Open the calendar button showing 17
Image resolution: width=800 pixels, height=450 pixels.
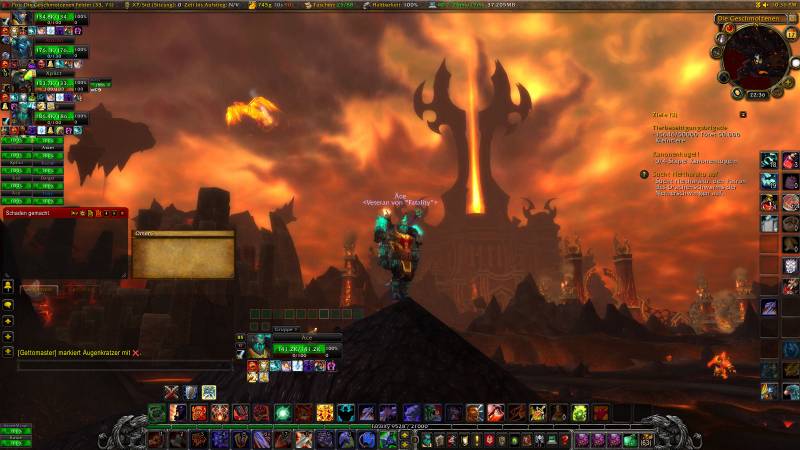point(792,35)
